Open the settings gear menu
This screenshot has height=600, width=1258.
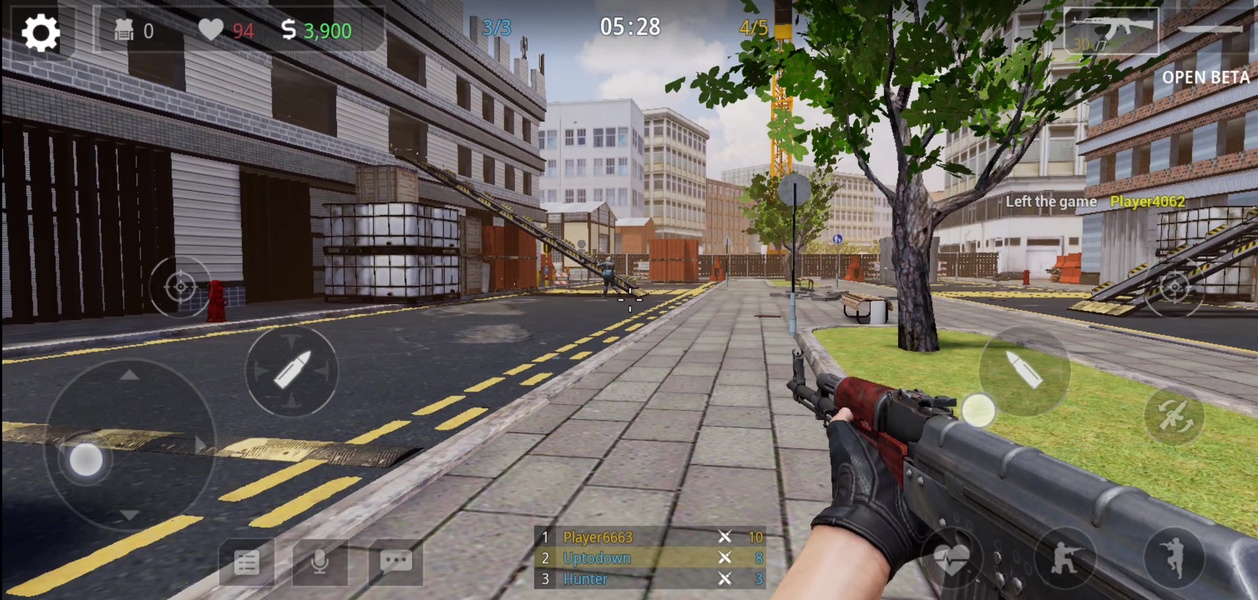pyautogui.click(x=41, y=33)
